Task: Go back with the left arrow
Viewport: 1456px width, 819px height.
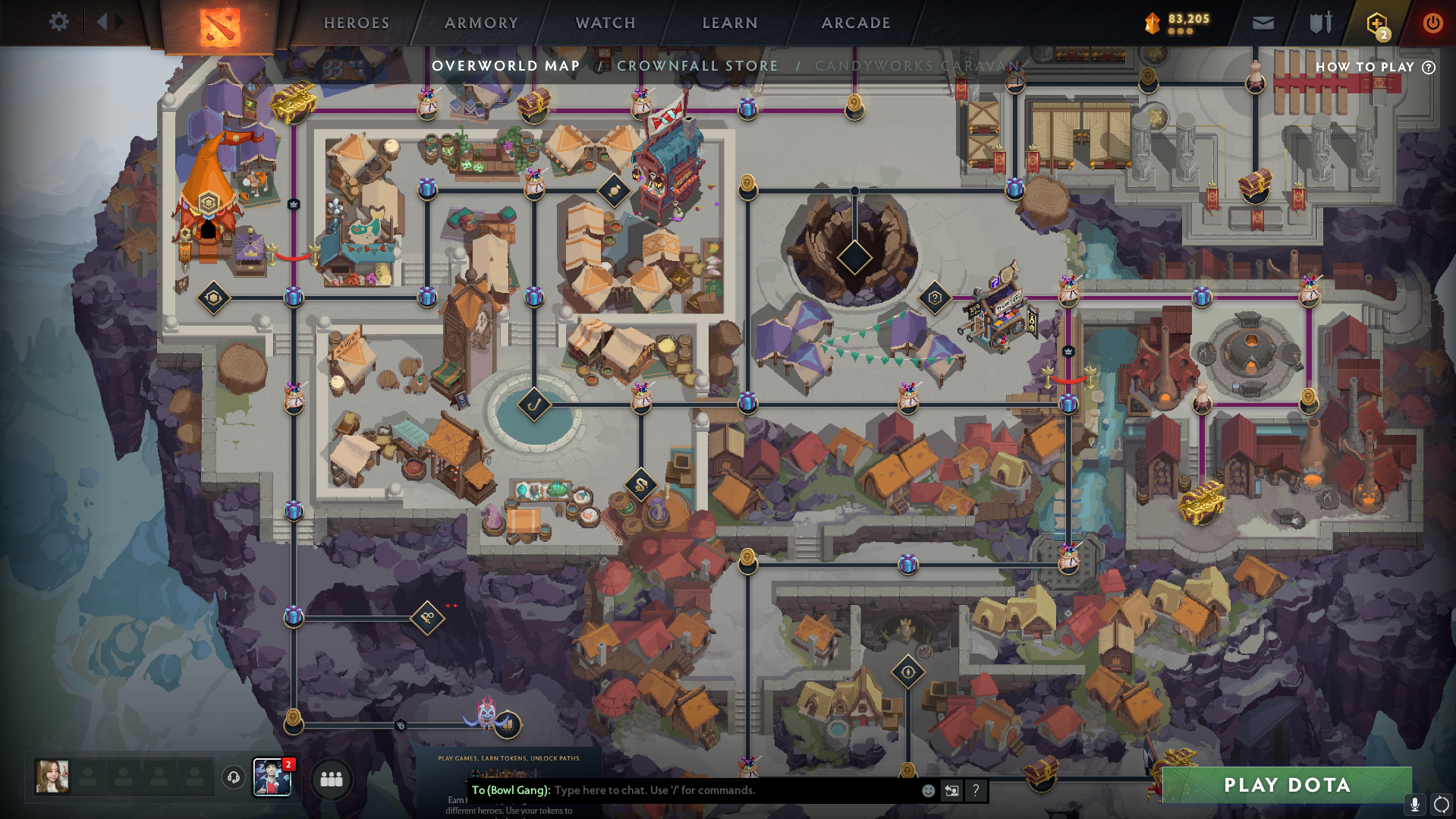Action: pos(102,22)
